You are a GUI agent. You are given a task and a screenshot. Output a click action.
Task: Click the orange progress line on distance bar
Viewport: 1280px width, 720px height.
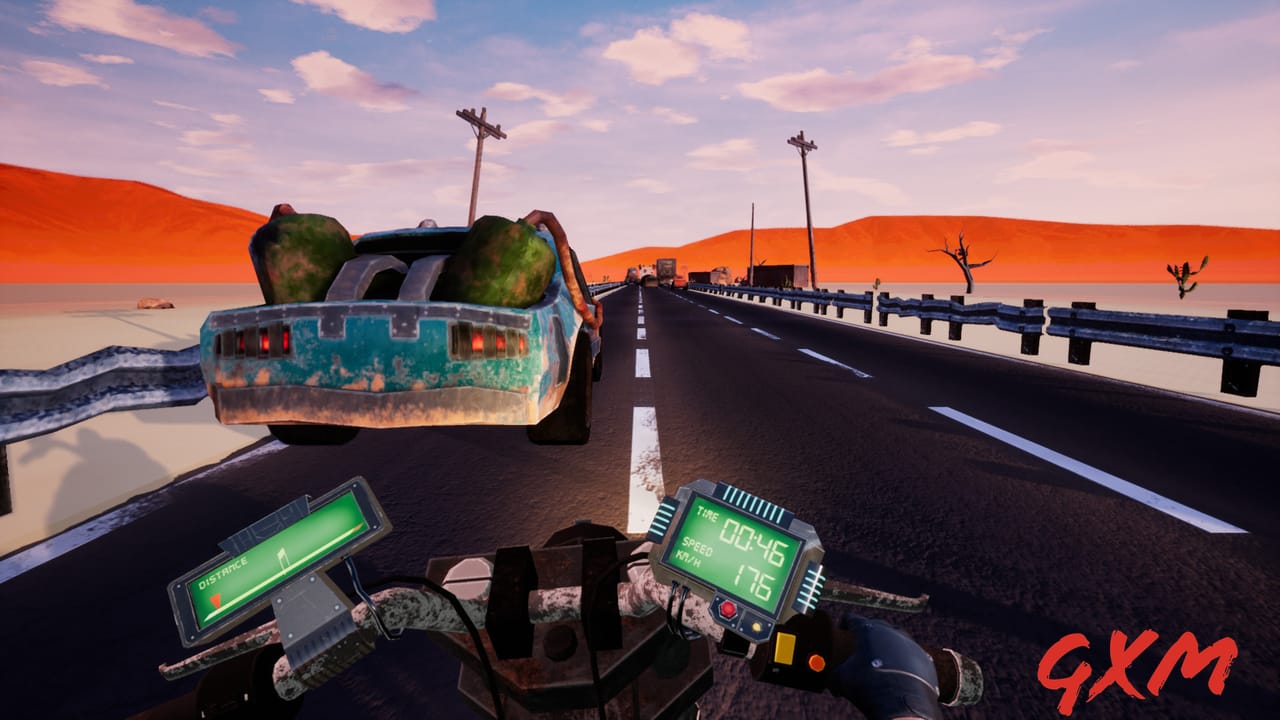click(x=356, y=529)
